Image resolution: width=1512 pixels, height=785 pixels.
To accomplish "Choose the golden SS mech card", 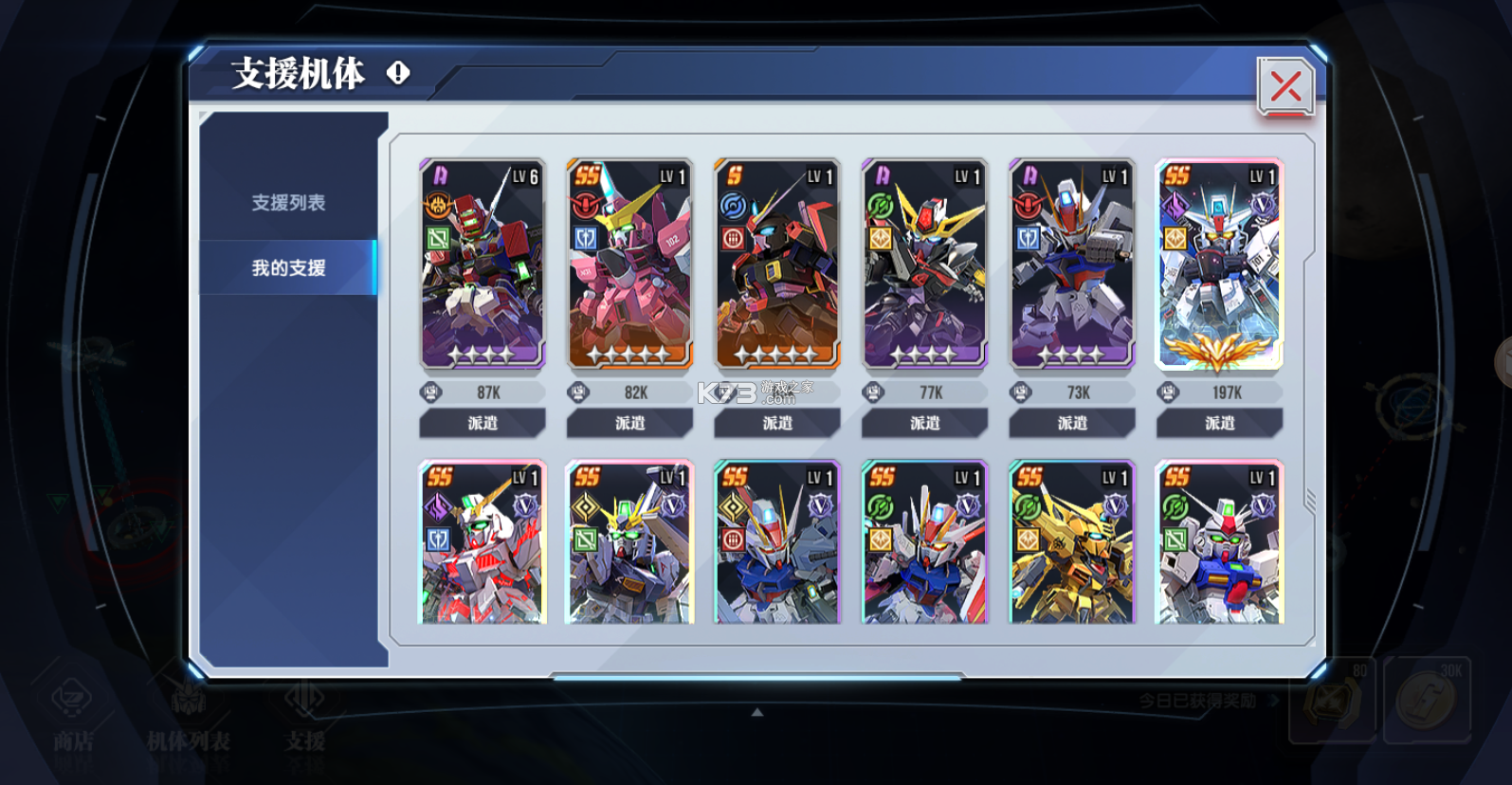I will coord(1072,542).
